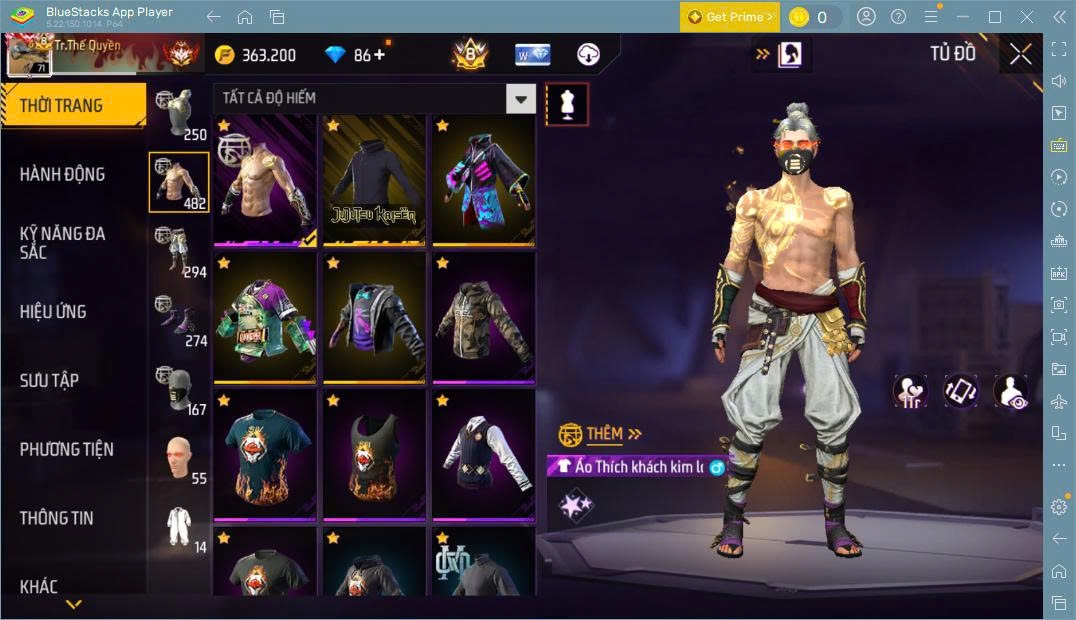Click the BlueStacks Get Prime button
The width and height of the screenshot is (1076, 620).
pyautogui.click(x=729, y=17)
